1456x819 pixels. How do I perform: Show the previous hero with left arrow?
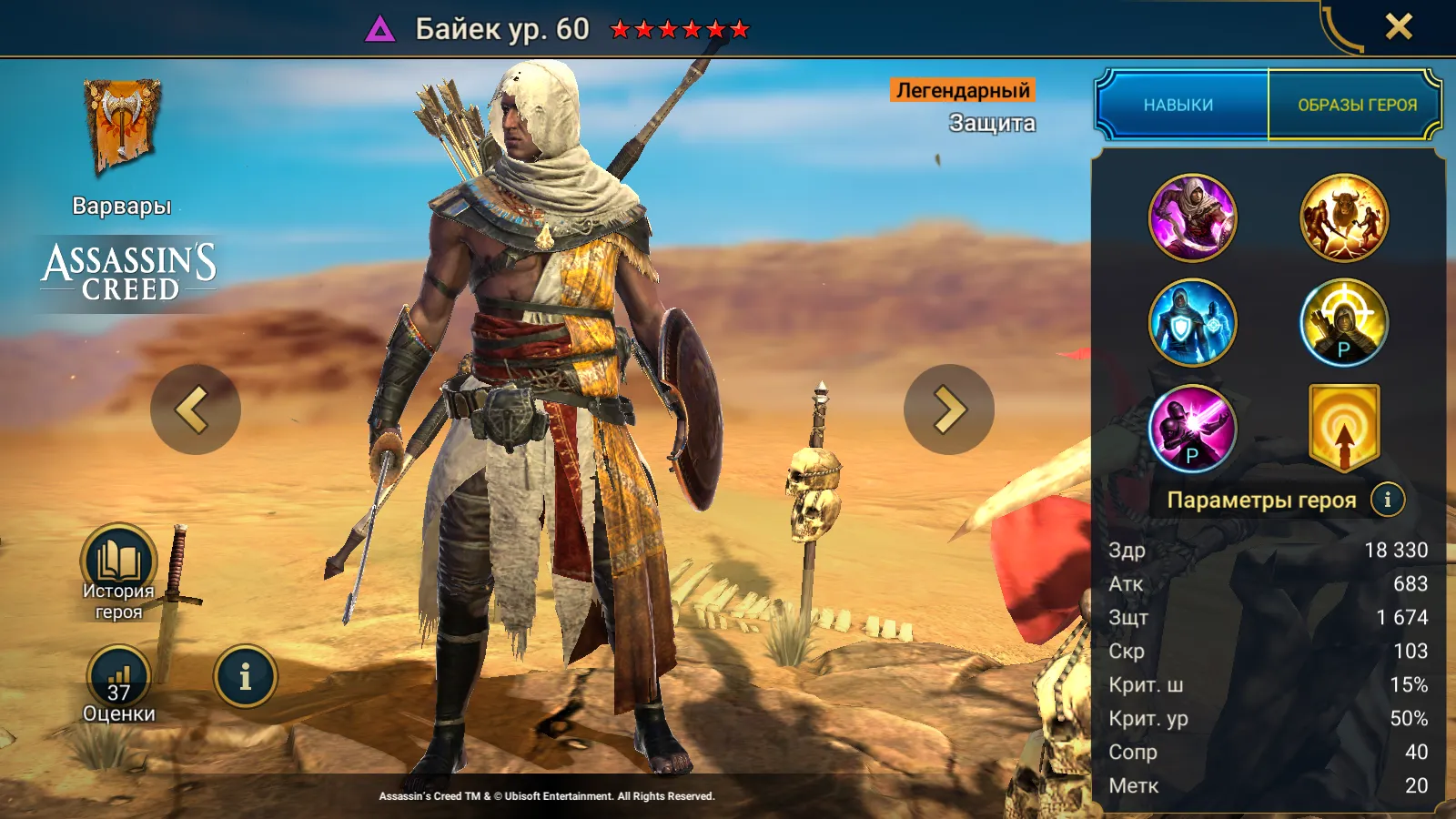pos(195,409)
